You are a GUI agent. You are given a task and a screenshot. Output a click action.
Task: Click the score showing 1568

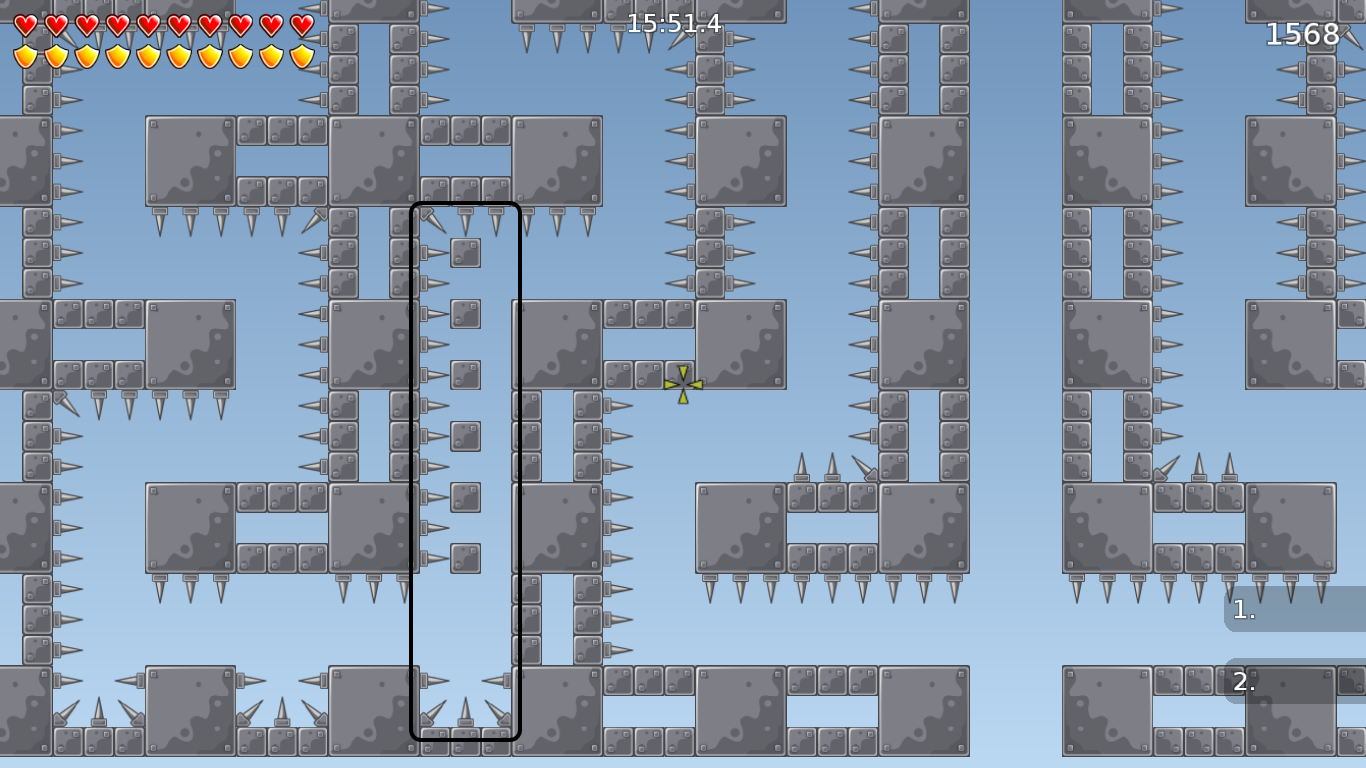coord(1302,34)
